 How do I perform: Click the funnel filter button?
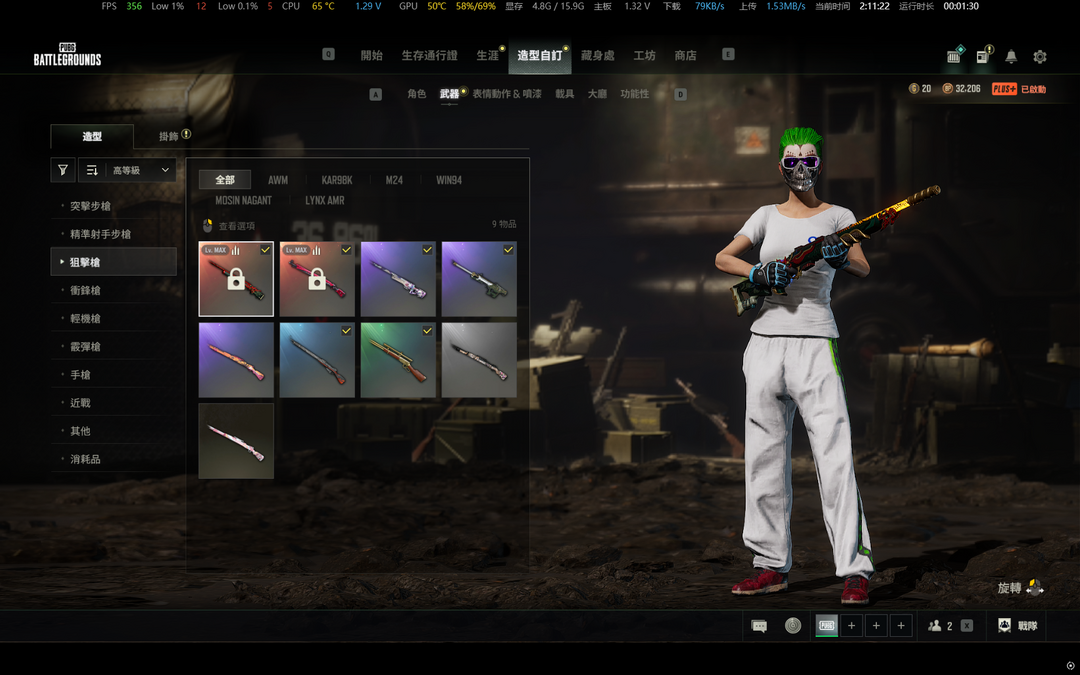pyautogui.click(x=63, y=171)
